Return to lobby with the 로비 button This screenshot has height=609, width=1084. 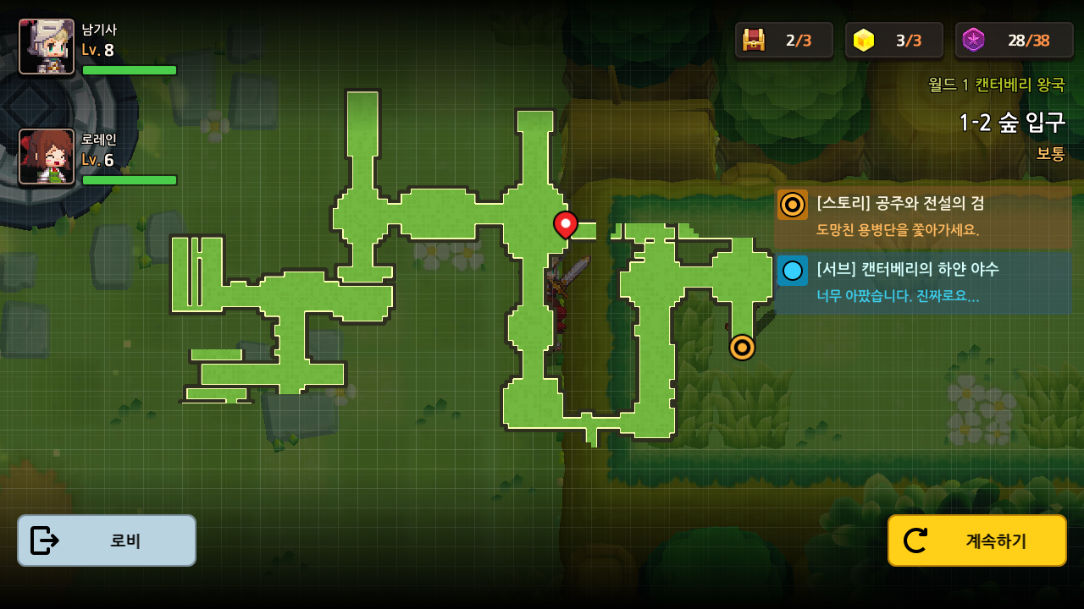click(x=107, y=541)
